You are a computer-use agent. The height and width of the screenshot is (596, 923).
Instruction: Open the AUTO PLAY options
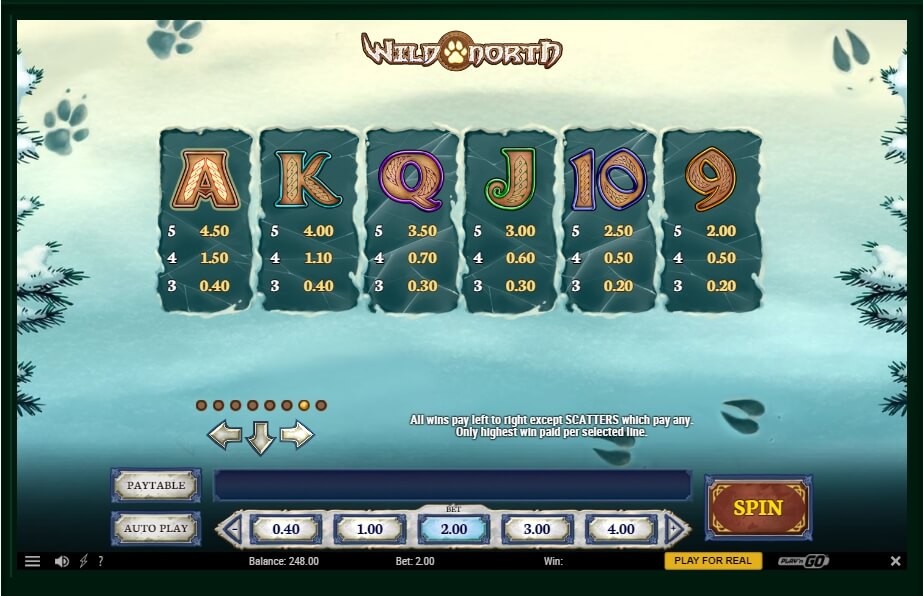(156, 528)
